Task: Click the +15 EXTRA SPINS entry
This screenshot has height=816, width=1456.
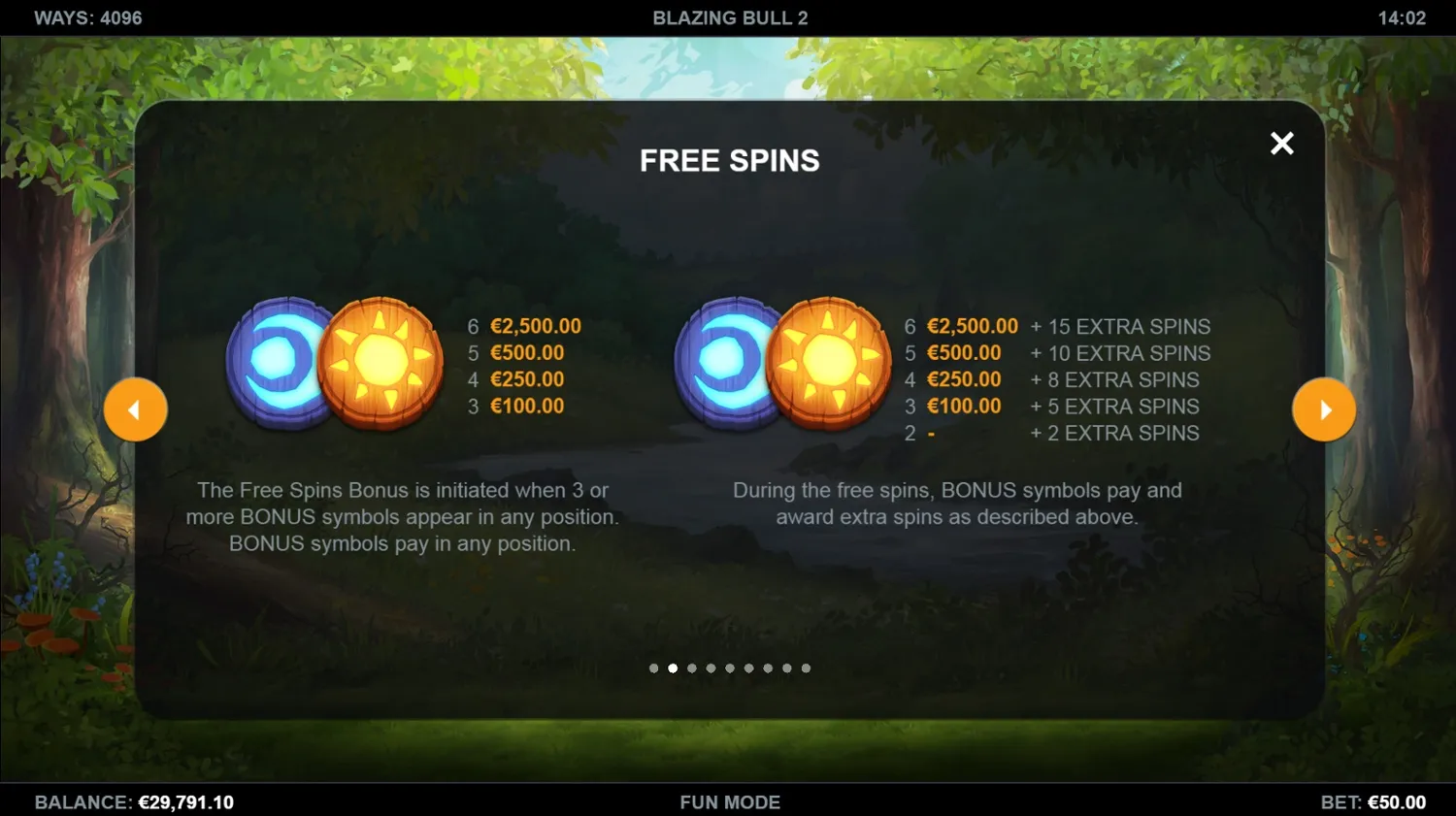Action: click(x=1120, y=327)
